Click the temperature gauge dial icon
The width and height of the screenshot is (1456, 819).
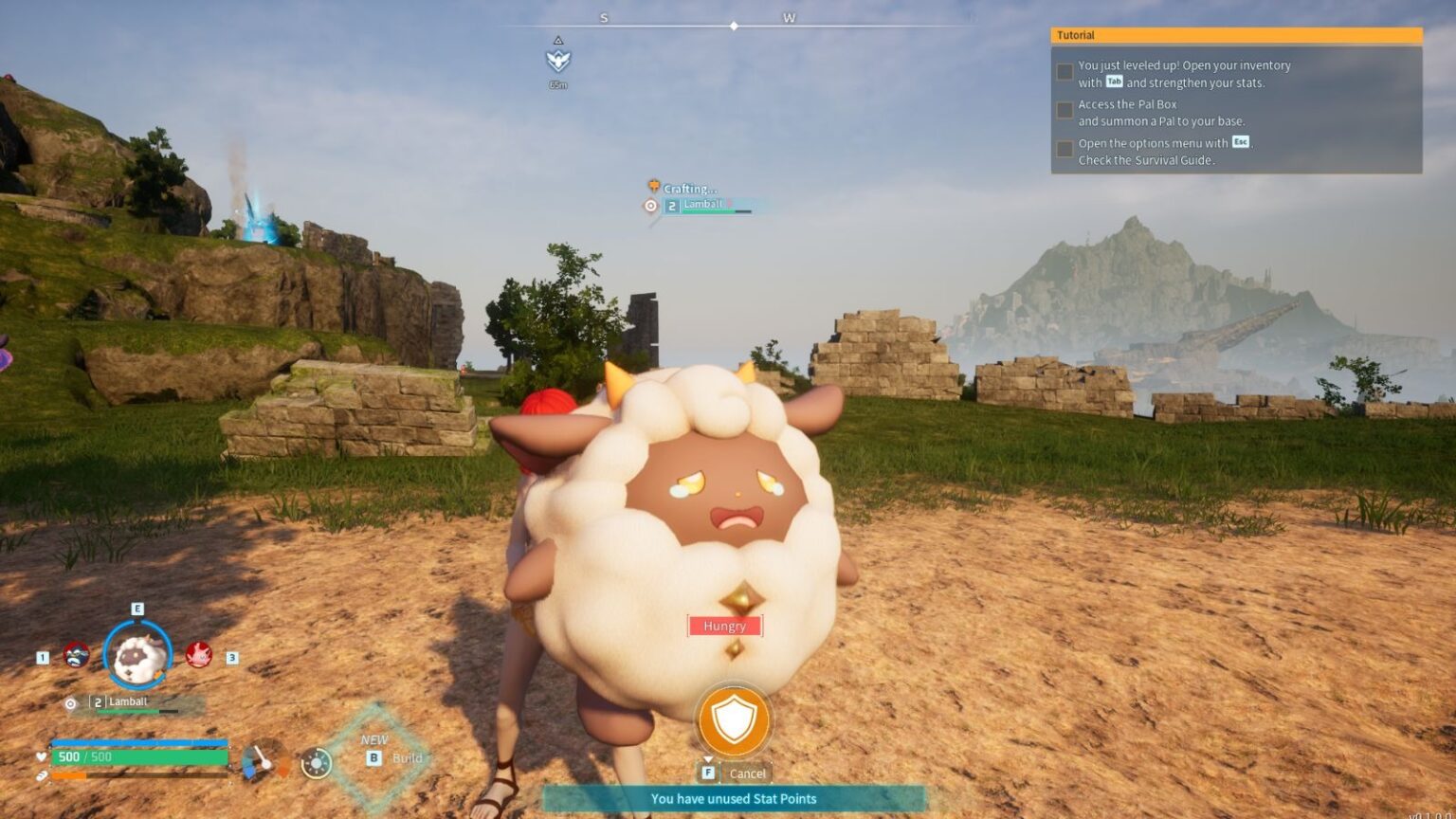pyautogui.click(x=263, y=761)
